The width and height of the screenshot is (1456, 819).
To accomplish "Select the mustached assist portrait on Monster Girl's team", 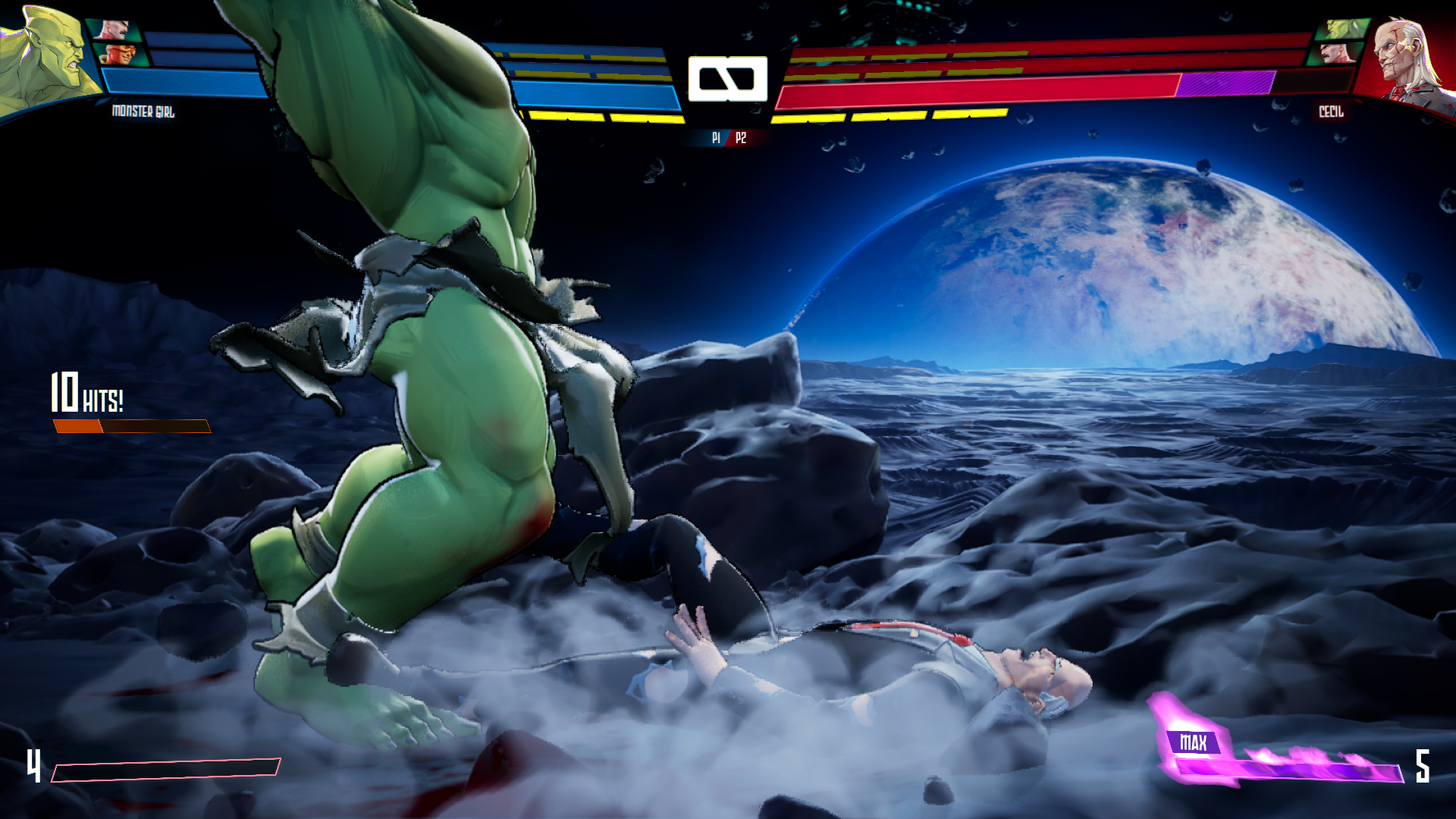I will [114, 30].
